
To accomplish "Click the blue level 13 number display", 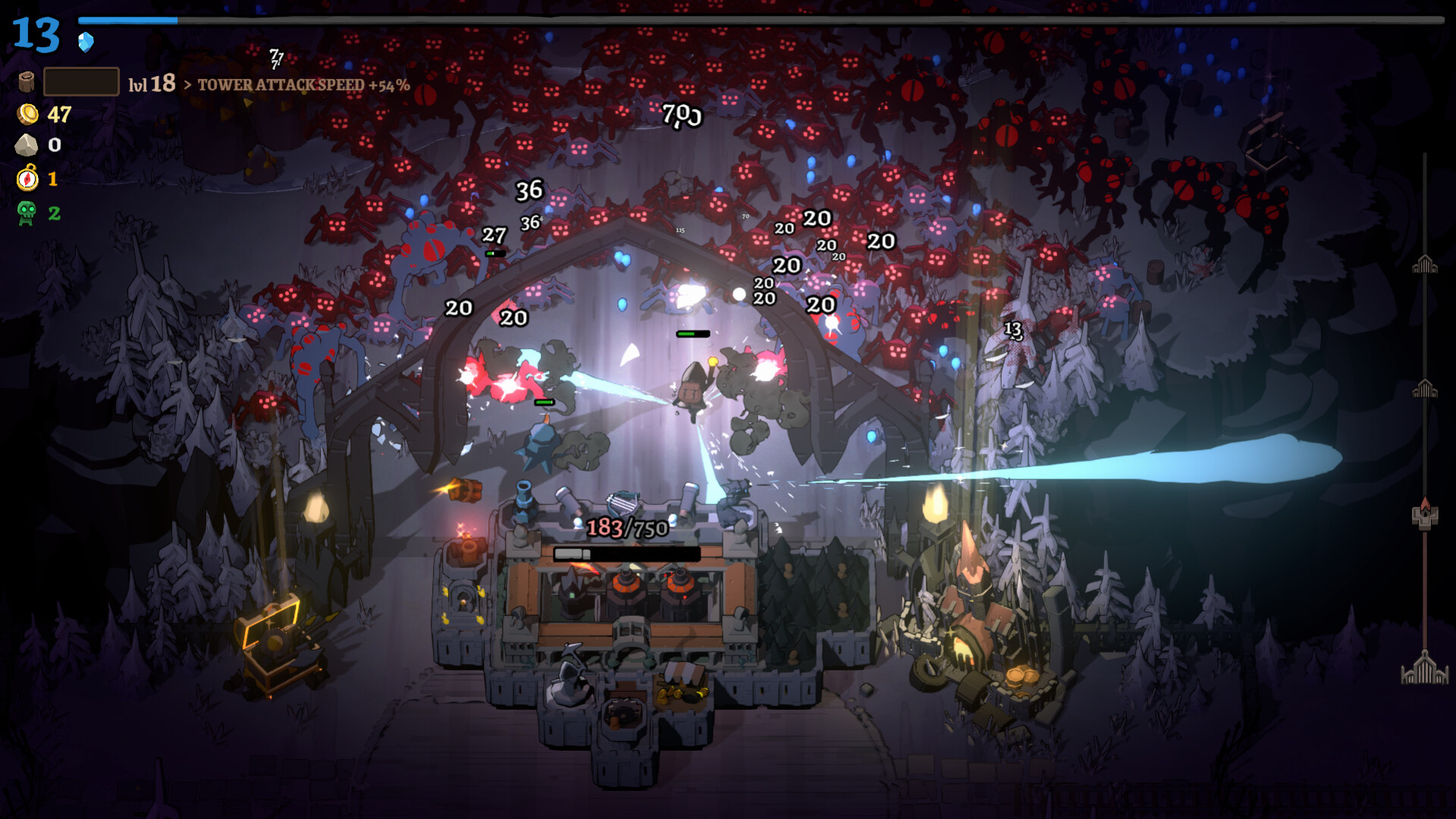I will [36, 34].
